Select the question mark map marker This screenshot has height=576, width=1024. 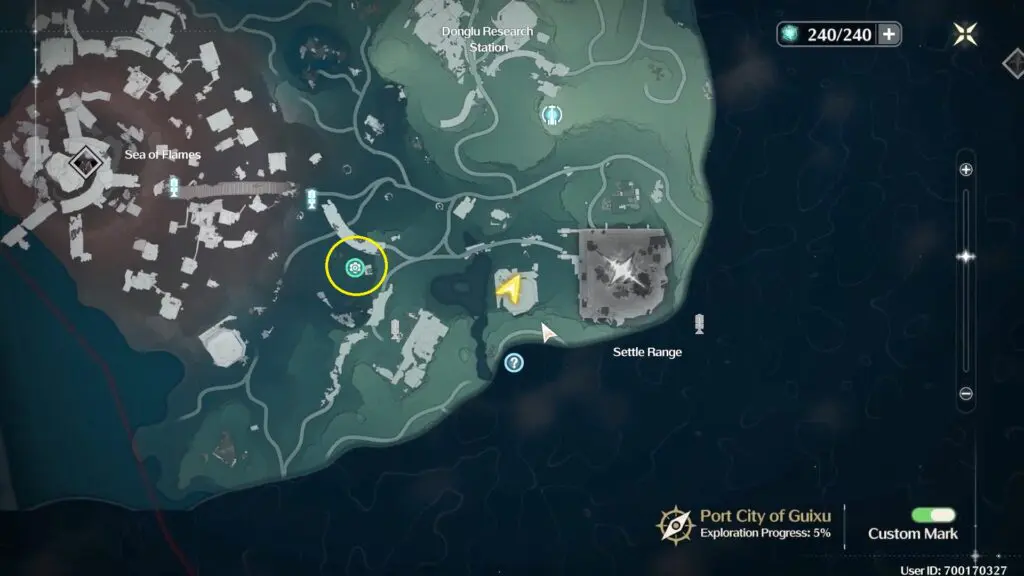coord(514,362)
